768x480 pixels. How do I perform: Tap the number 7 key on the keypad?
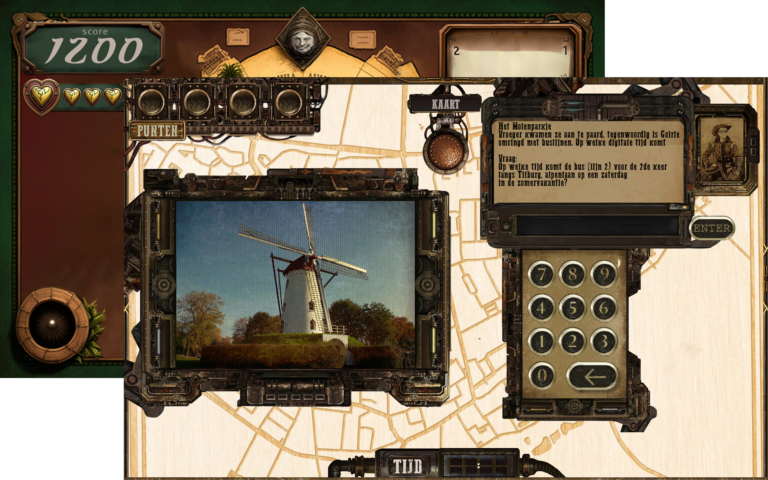pyautogui.click(x=541, y=273)
